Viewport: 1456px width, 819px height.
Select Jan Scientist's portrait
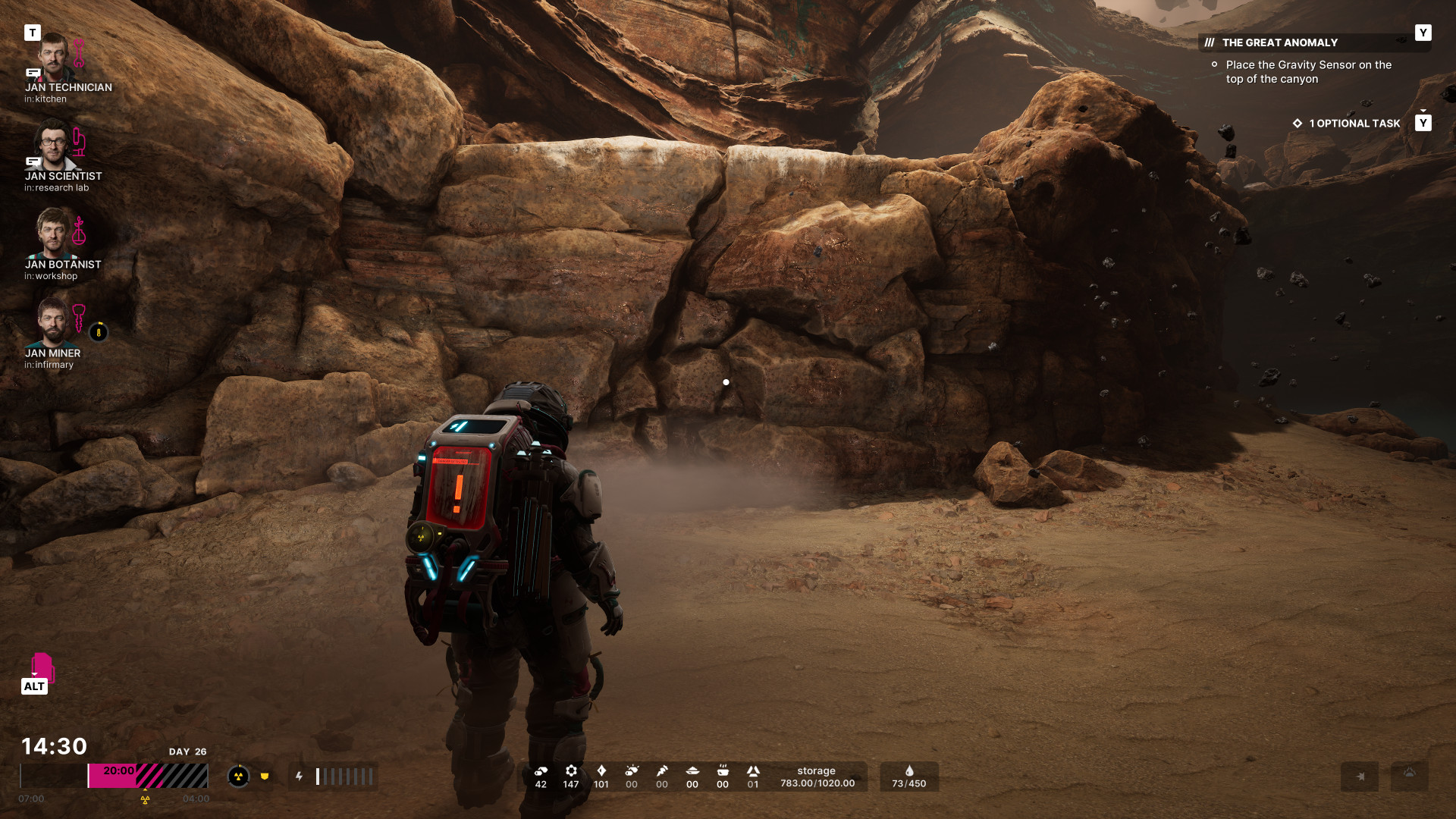click(53, 146)
